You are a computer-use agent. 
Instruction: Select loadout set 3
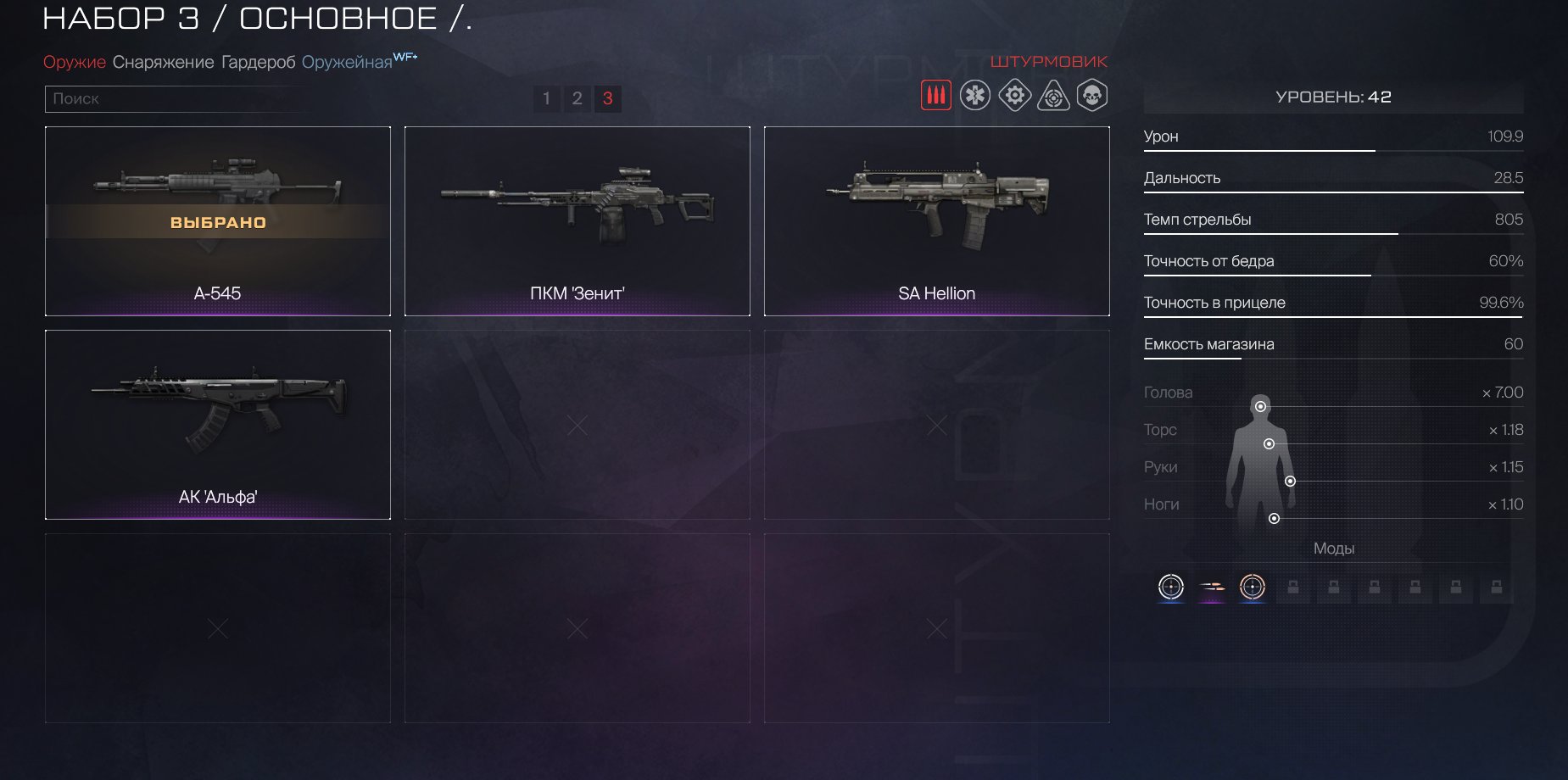point(608,99)
